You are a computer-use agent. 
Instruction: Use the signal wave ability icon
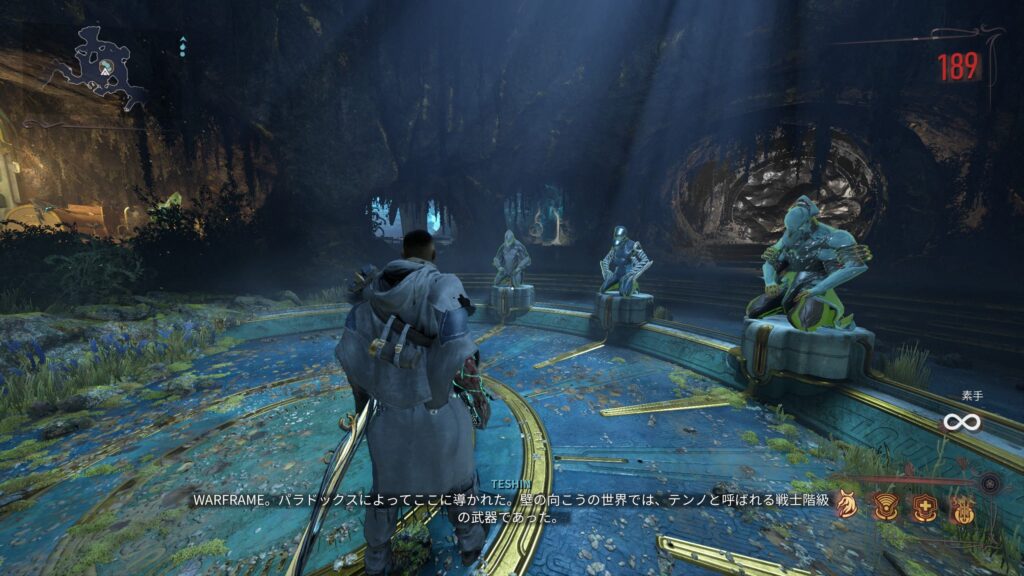click(x=886, y=506)
